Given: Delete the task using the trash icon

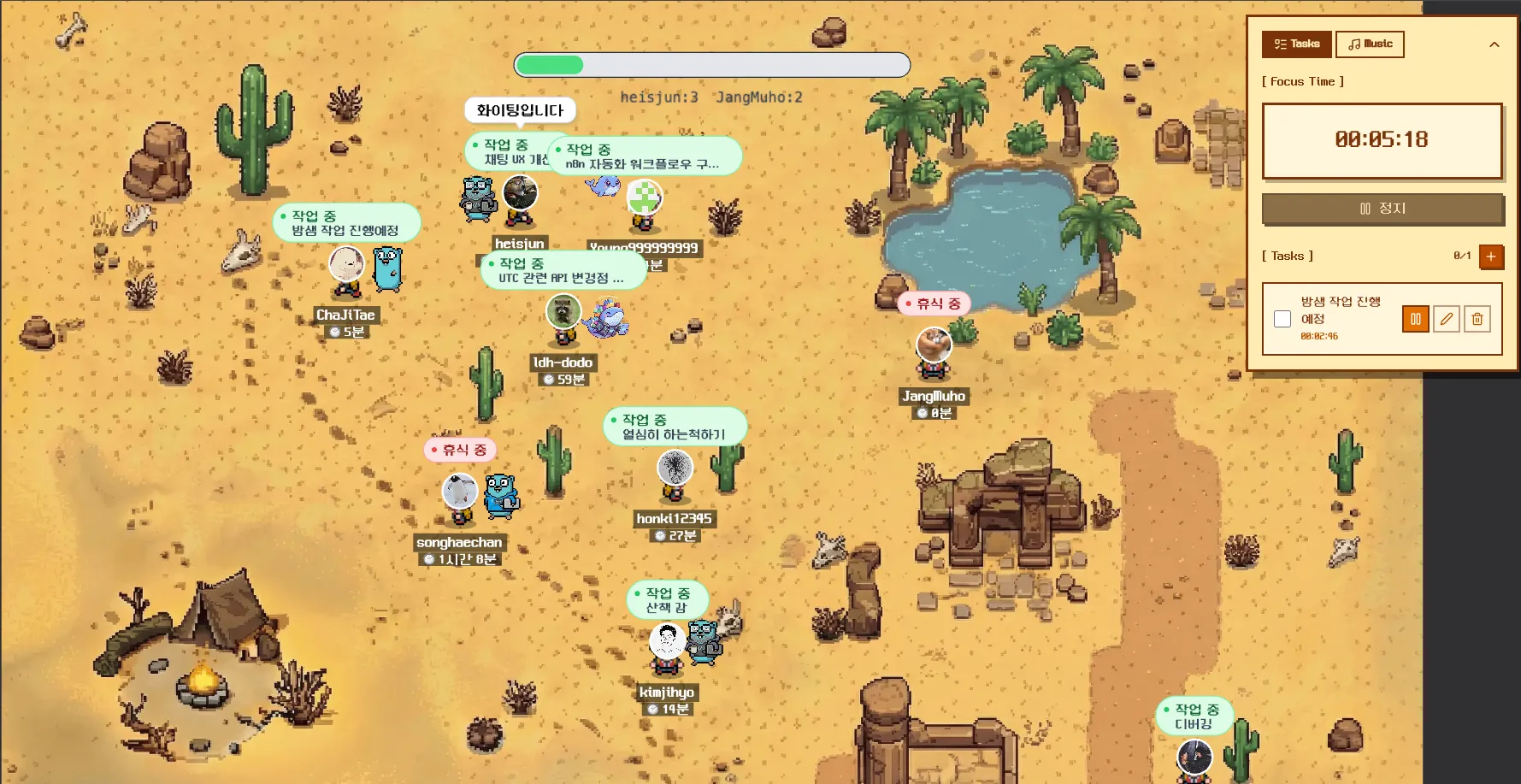Looking at the screenshot, I should [x=1477, y=319].
